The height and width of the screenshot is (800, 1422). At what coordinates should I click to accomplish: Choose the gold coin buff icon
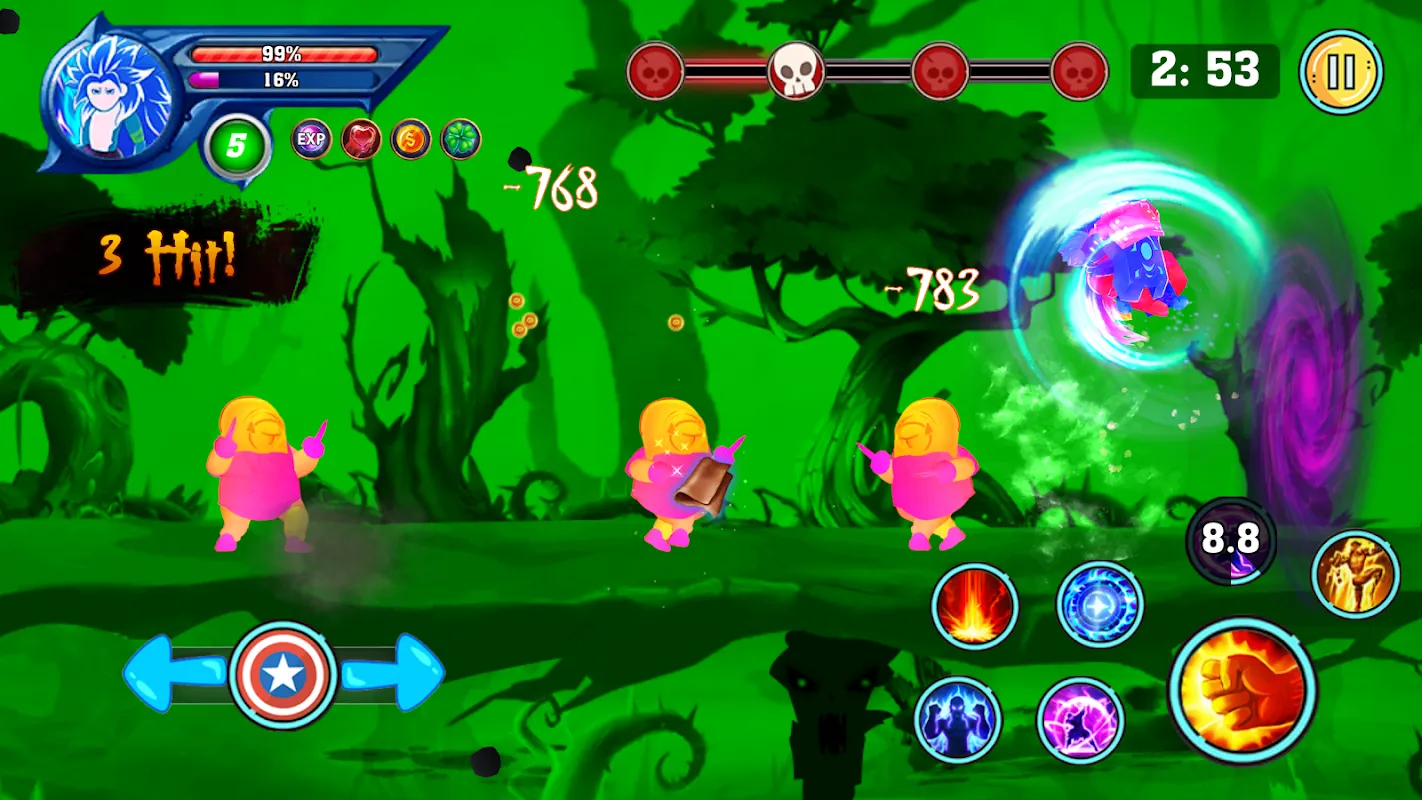(411, 139)
